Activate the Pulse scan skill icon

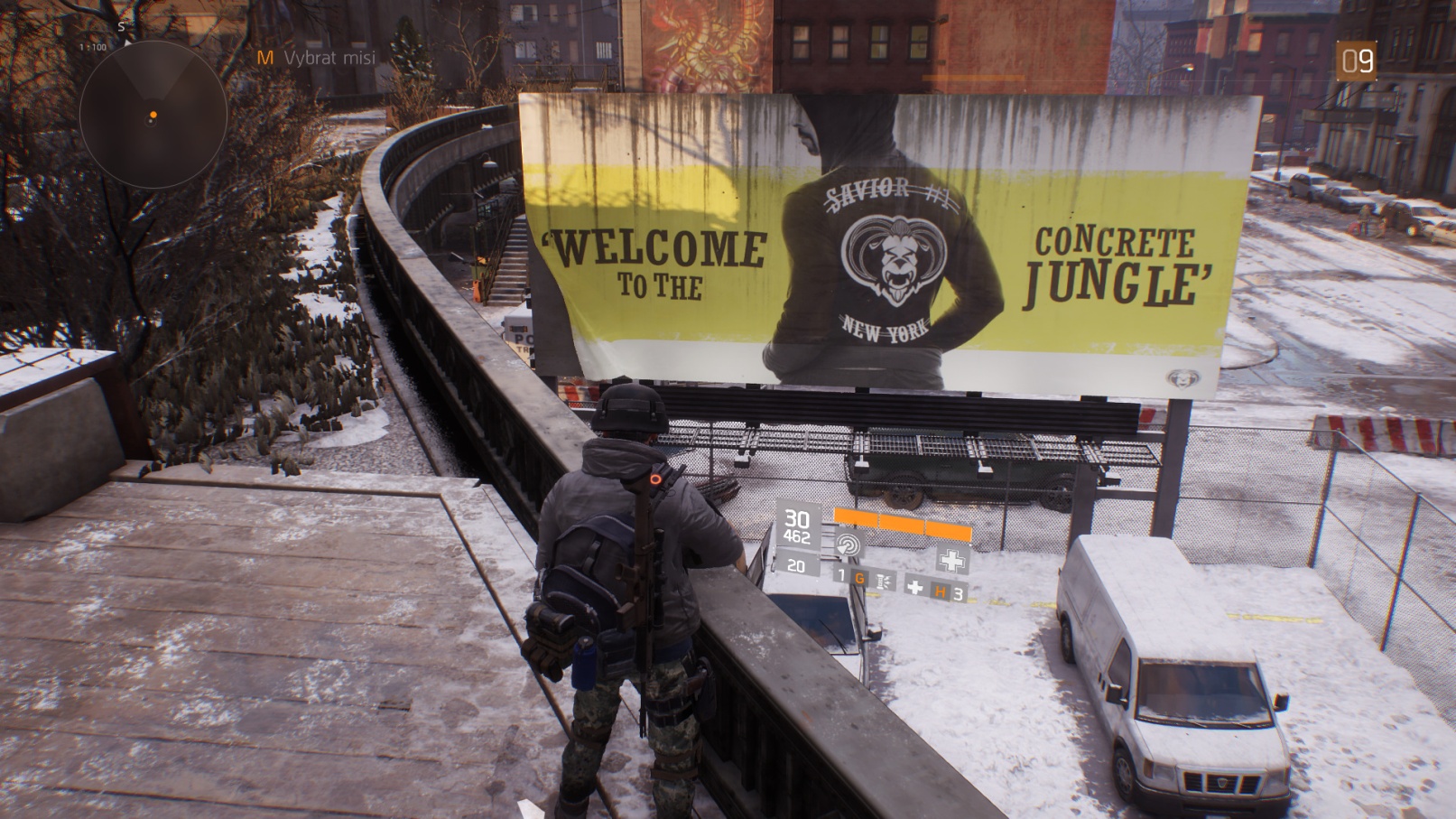[849, 544]
